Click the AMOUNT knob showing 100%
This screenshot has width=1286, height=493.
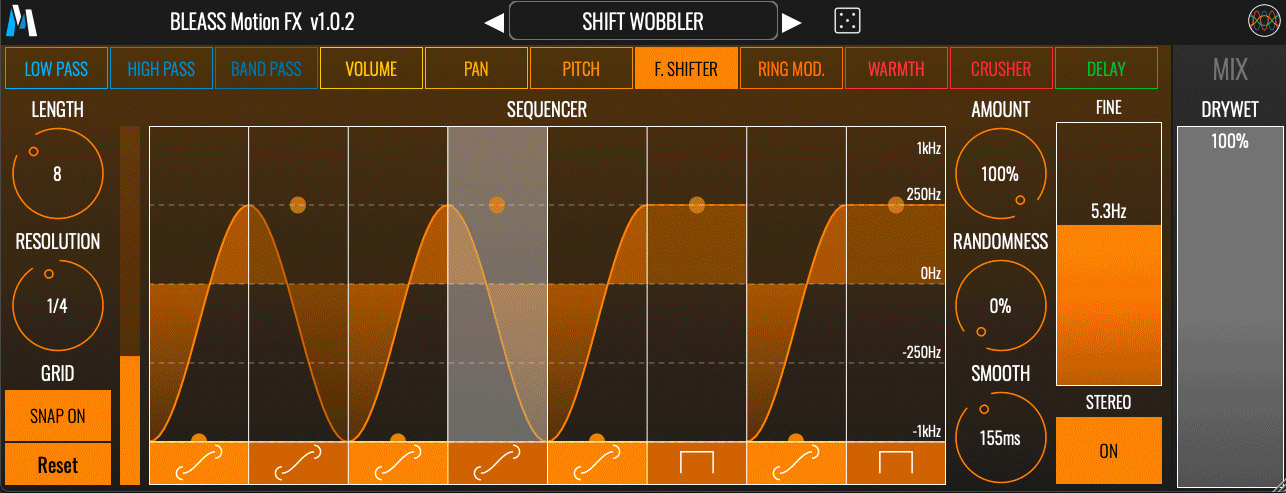pyautogui.click(x=1000, y=174)
